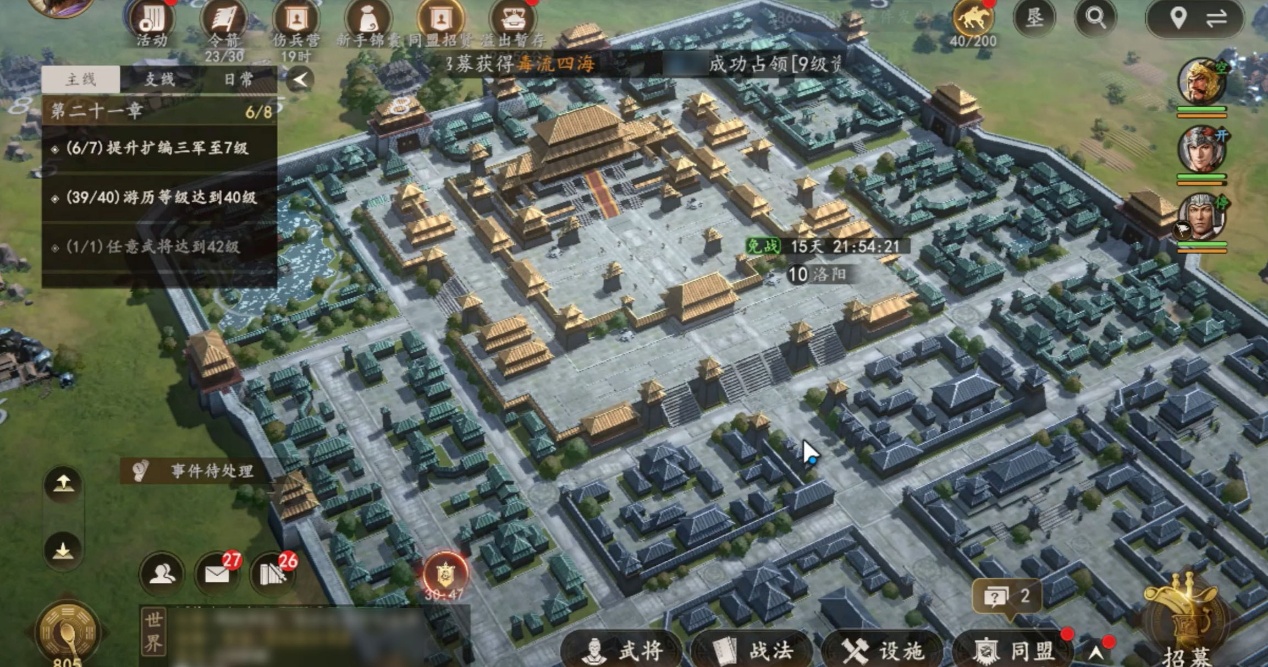Open the mail envelope with 27 unread
The width and height of the screenshot is (1268, 667).
[x=216, y=573]
